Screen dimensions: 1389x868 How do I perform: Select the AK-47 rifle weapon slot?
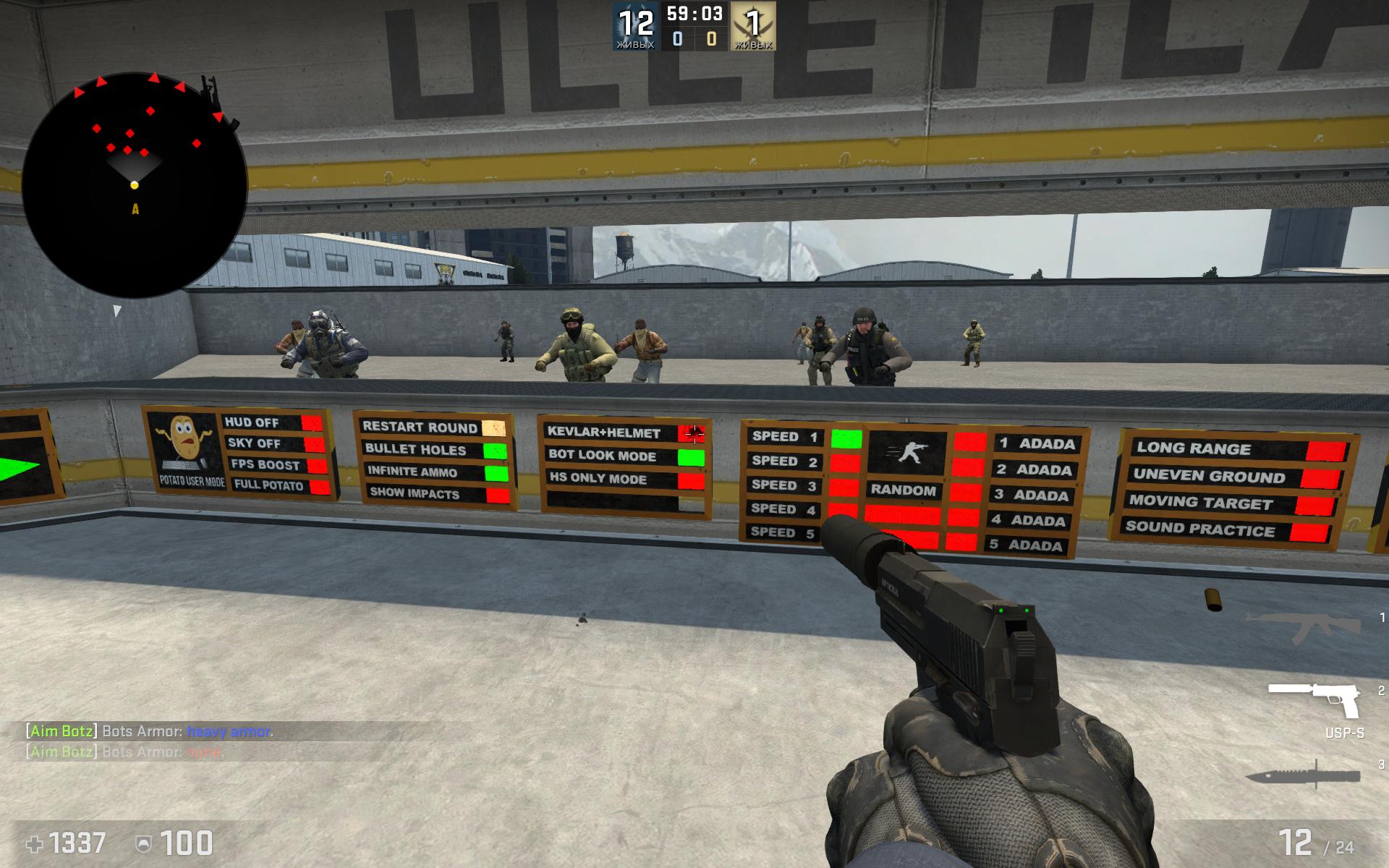tap(1303, 624)
